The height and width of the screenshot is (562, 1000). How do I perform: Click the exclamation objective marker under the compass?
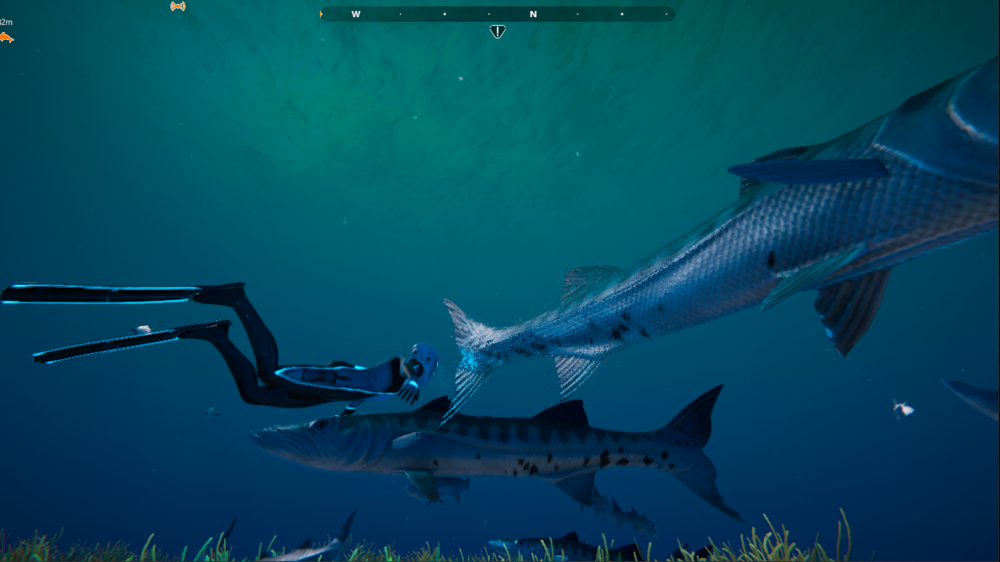(497, 31)
